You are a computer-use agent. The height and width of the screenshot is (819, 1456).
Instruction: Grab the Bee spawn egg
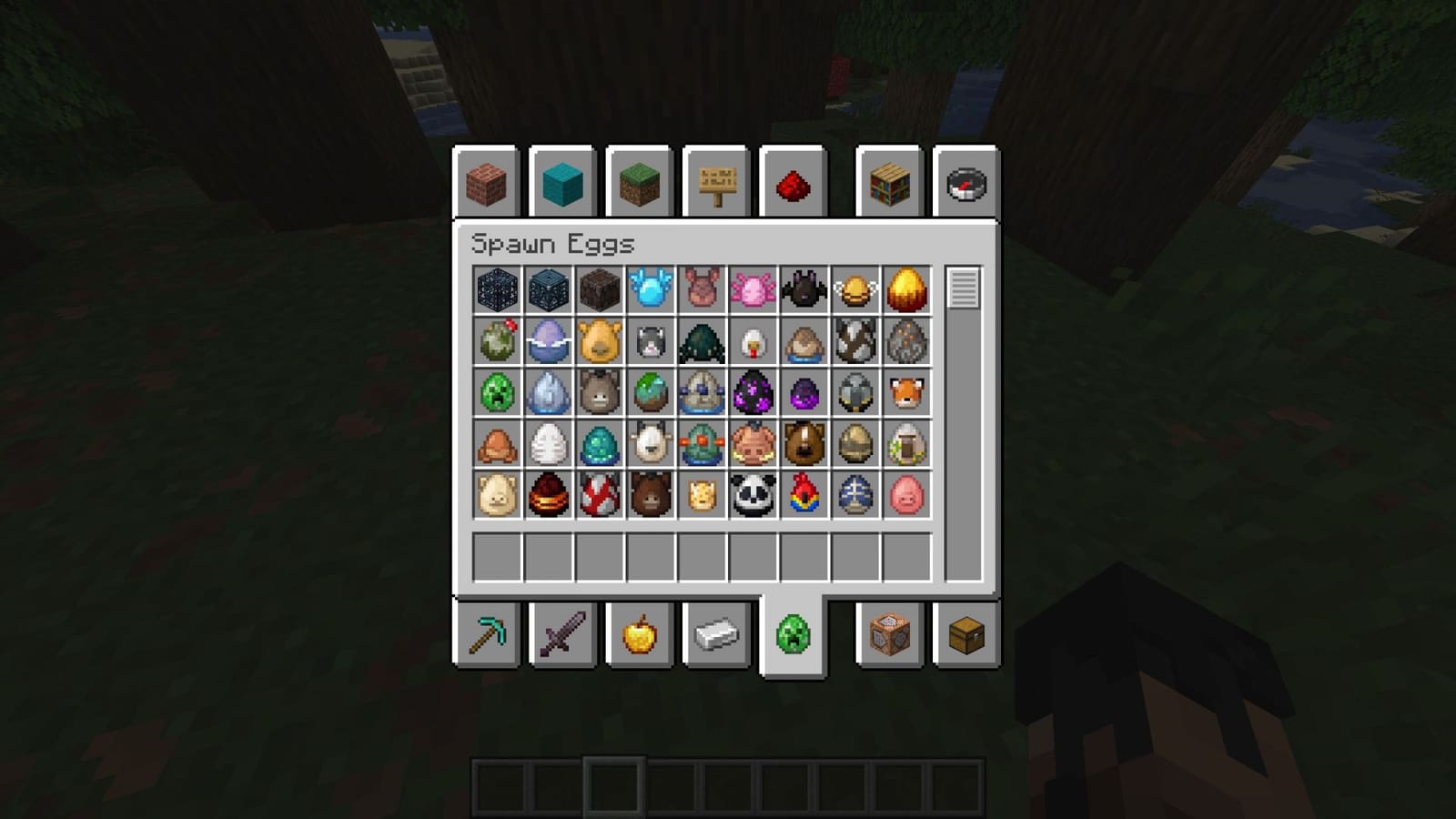pos(855,291)
